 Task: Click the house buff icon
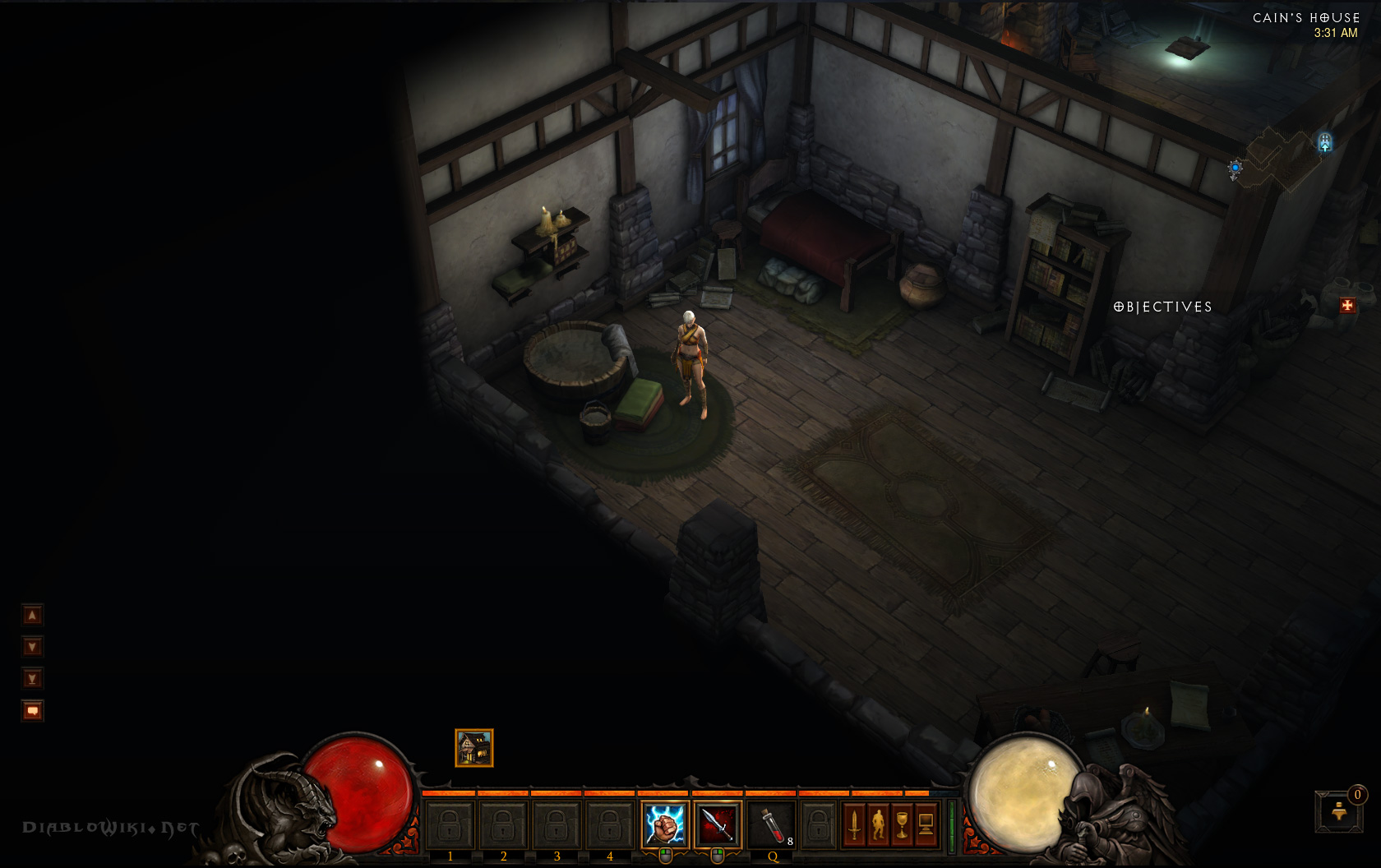click(x=474, y=748)
